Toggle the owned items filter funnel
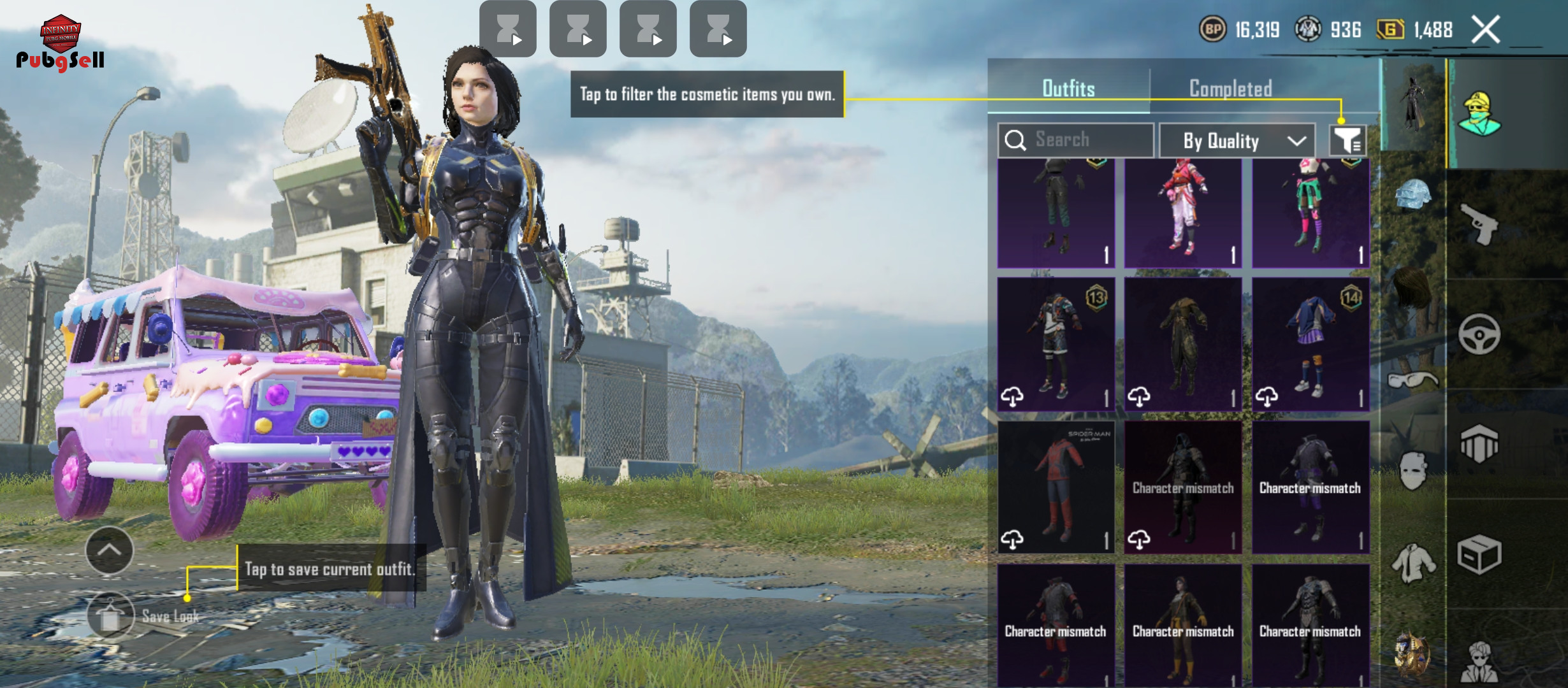 point(1347,140)
